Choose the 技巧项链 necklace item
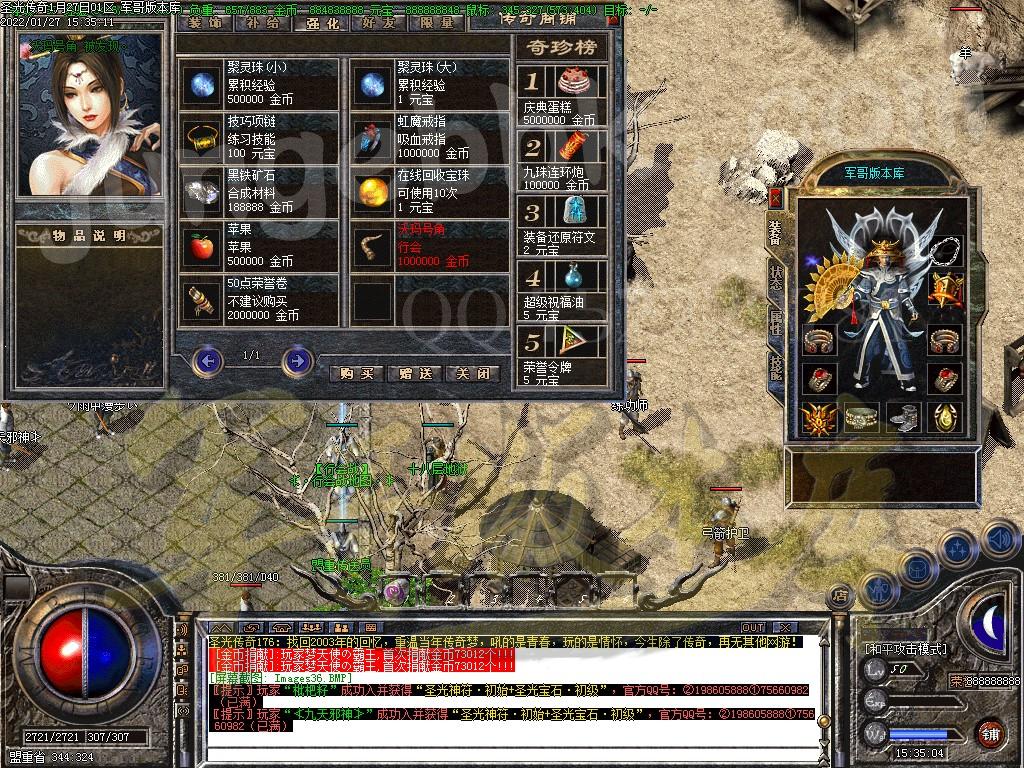The width and height of the screenshot is (1024, 768). pos(204,138)
